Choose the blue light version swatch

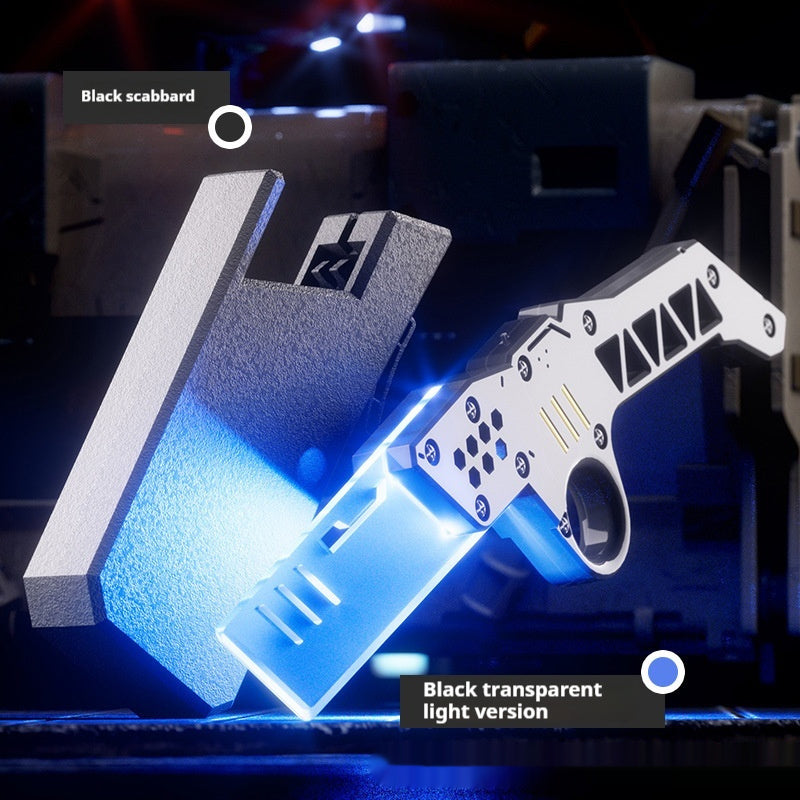(x=663, y=672)
